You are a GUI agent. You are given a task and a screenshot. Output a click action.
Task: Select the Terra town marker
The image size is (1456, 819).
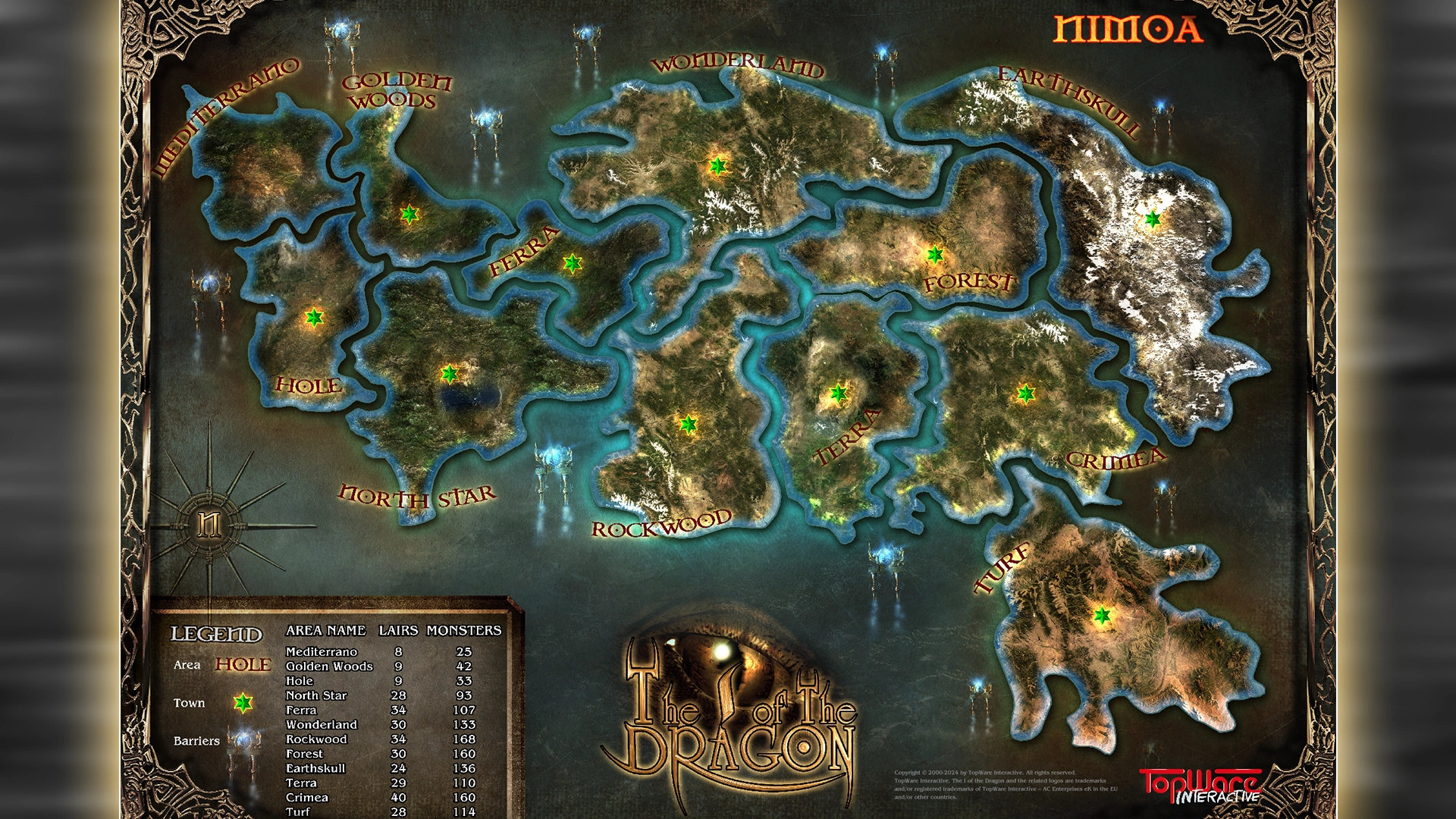pyautogui.click(x=838, y=394)
